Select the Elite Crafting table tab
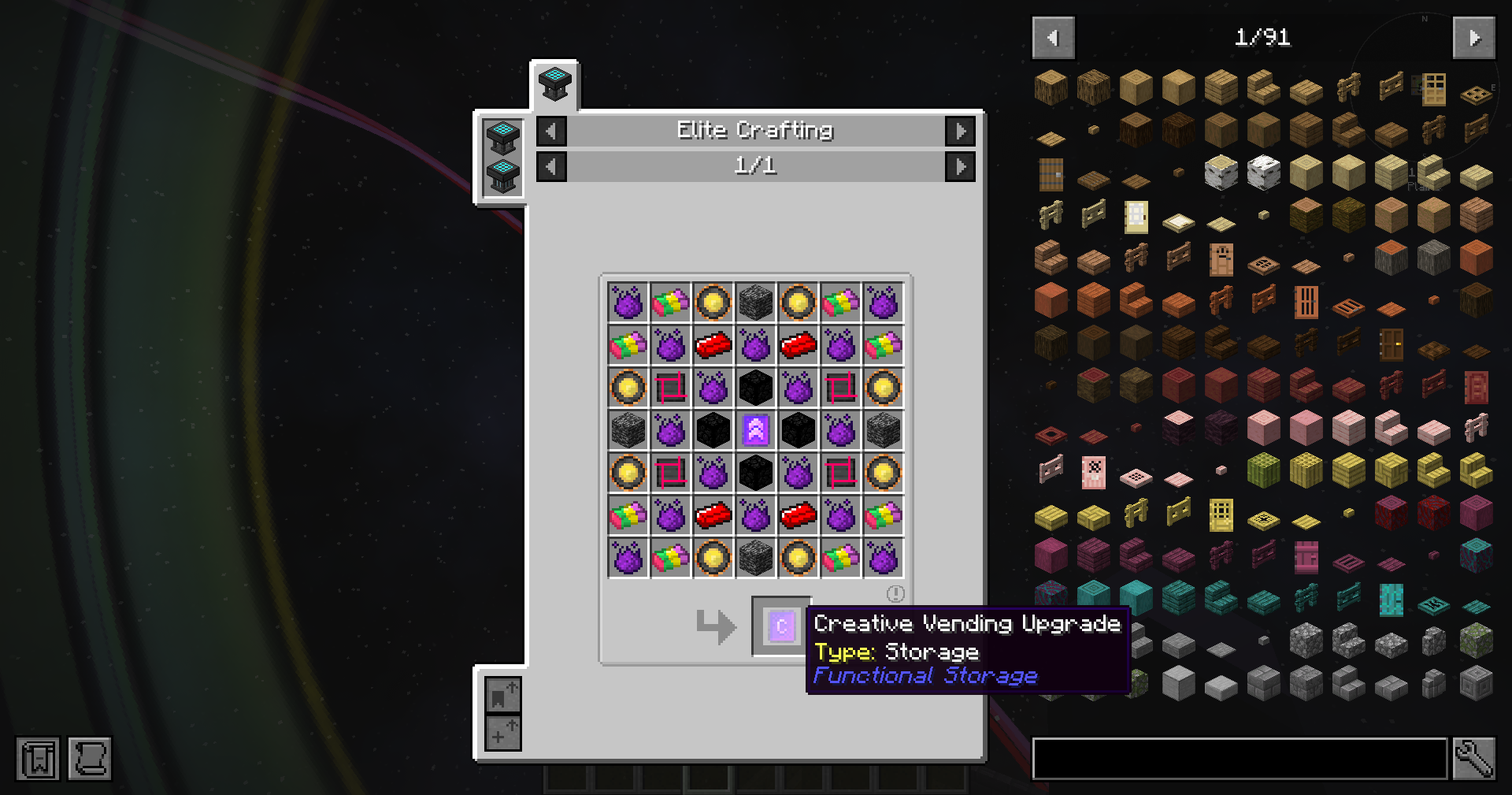This screenshot has width=1512, height=795. tap(554, 84)
